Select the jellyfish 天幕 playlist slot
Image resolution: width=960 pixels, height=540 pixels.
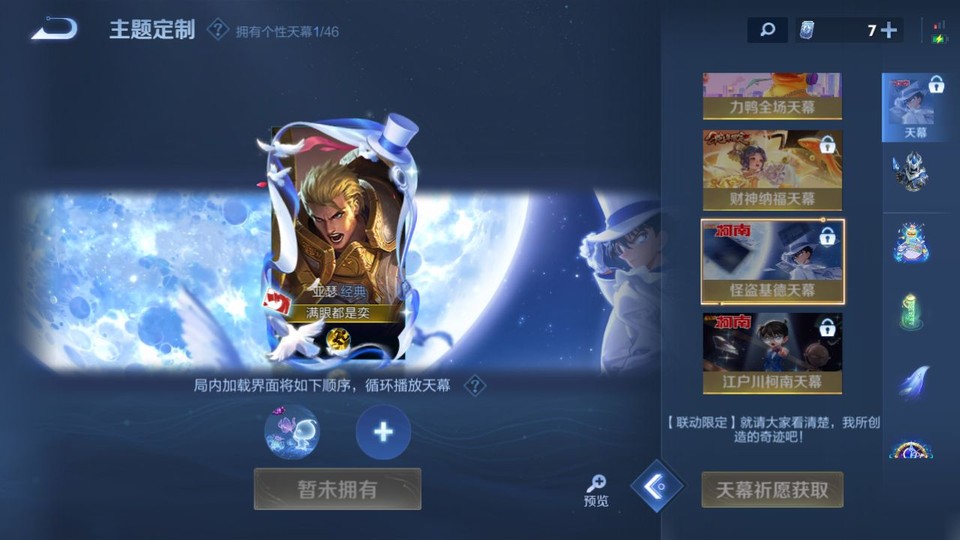pos(292,432)
